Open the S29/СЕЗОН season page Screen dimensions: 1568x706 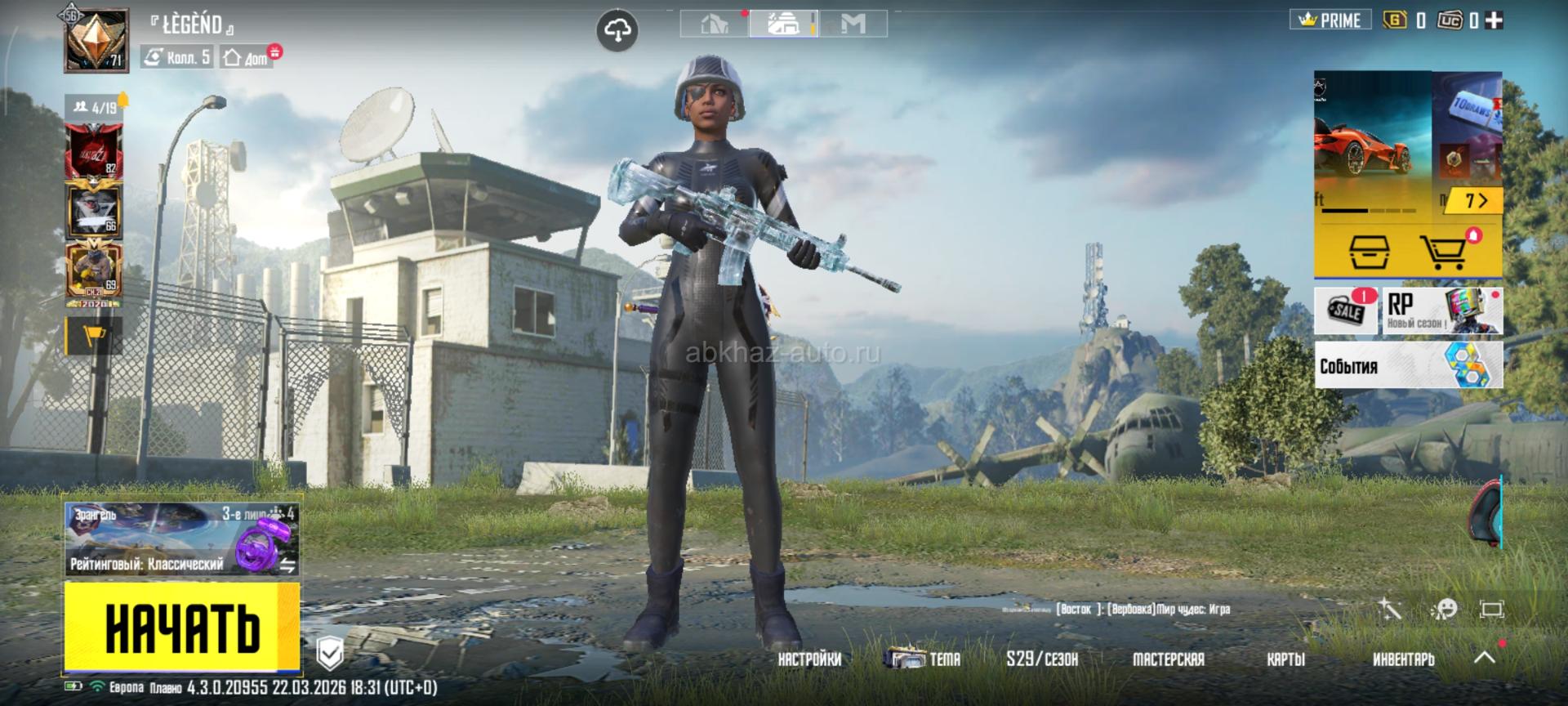(x=1042, y=659)
